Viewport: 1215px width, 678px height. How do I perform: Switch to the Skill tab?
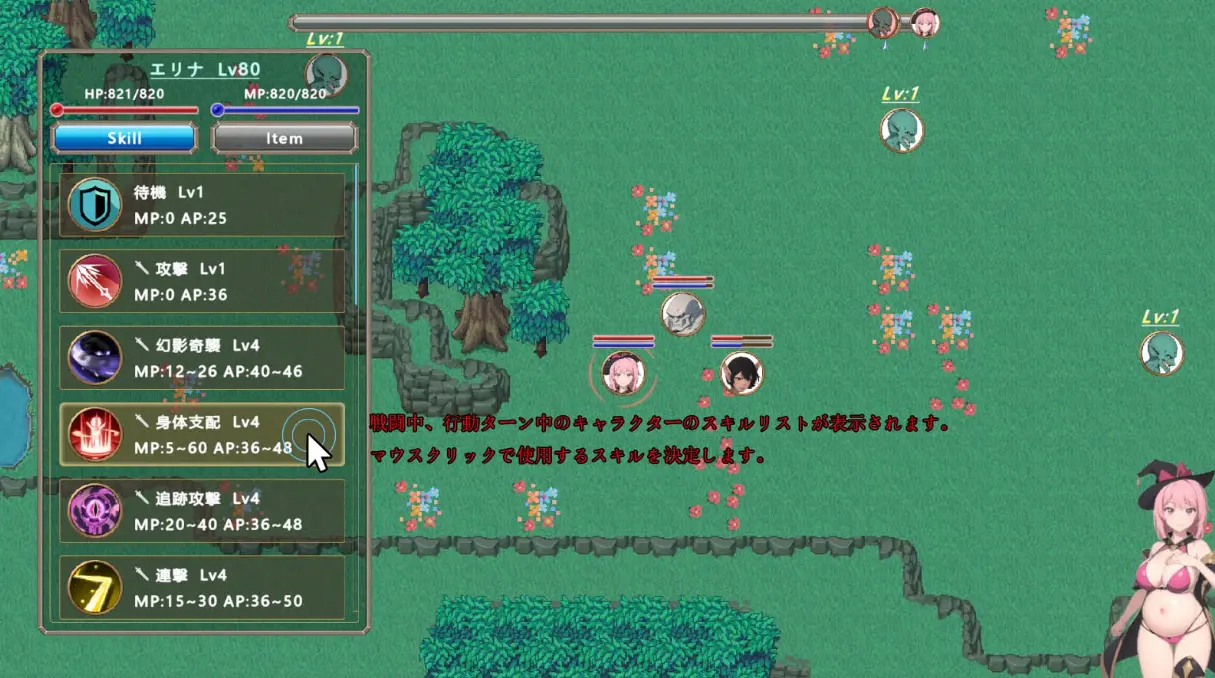[x=124, y=138]
